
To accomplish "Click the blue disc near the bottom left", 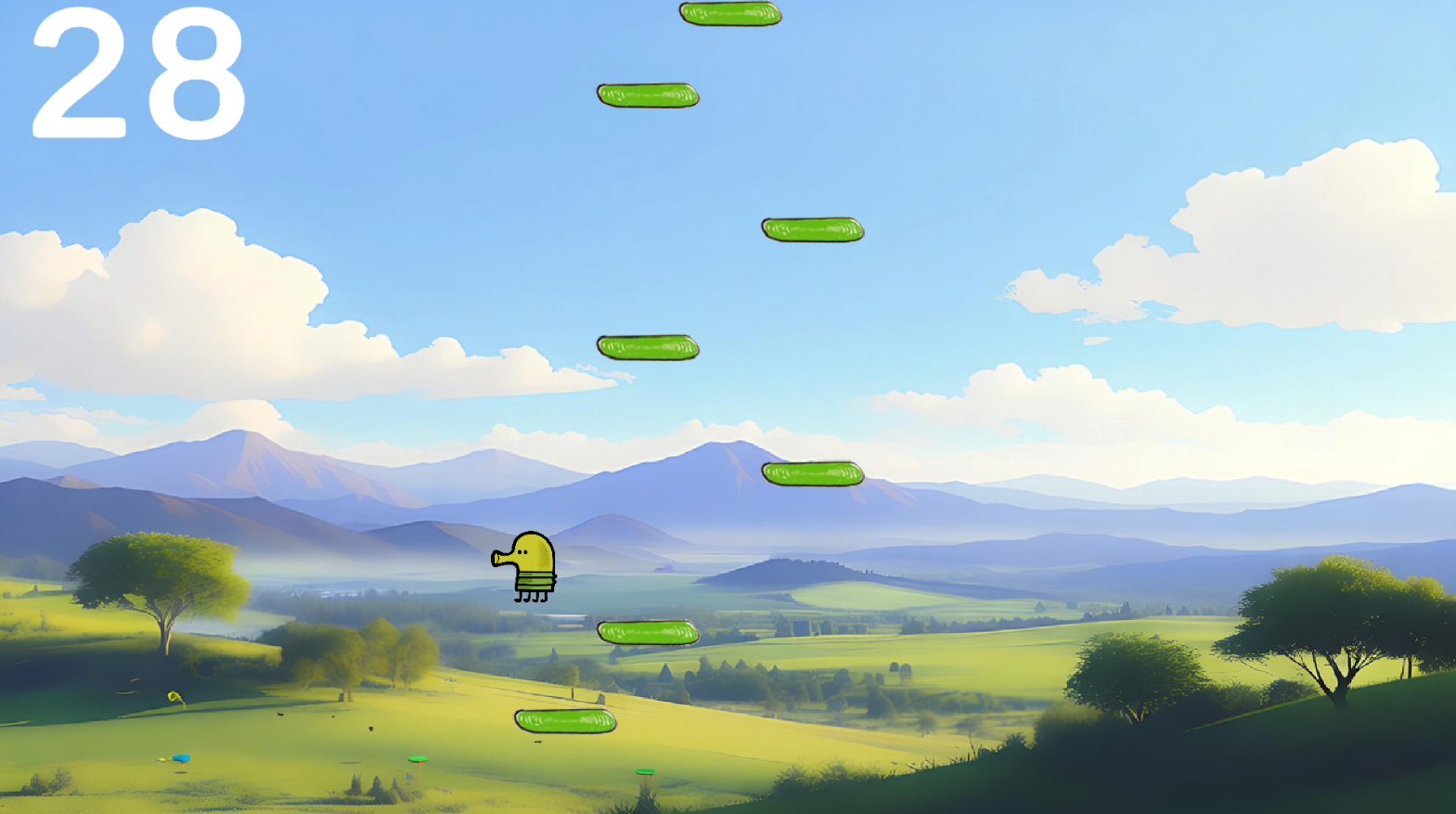I will 182,757.
